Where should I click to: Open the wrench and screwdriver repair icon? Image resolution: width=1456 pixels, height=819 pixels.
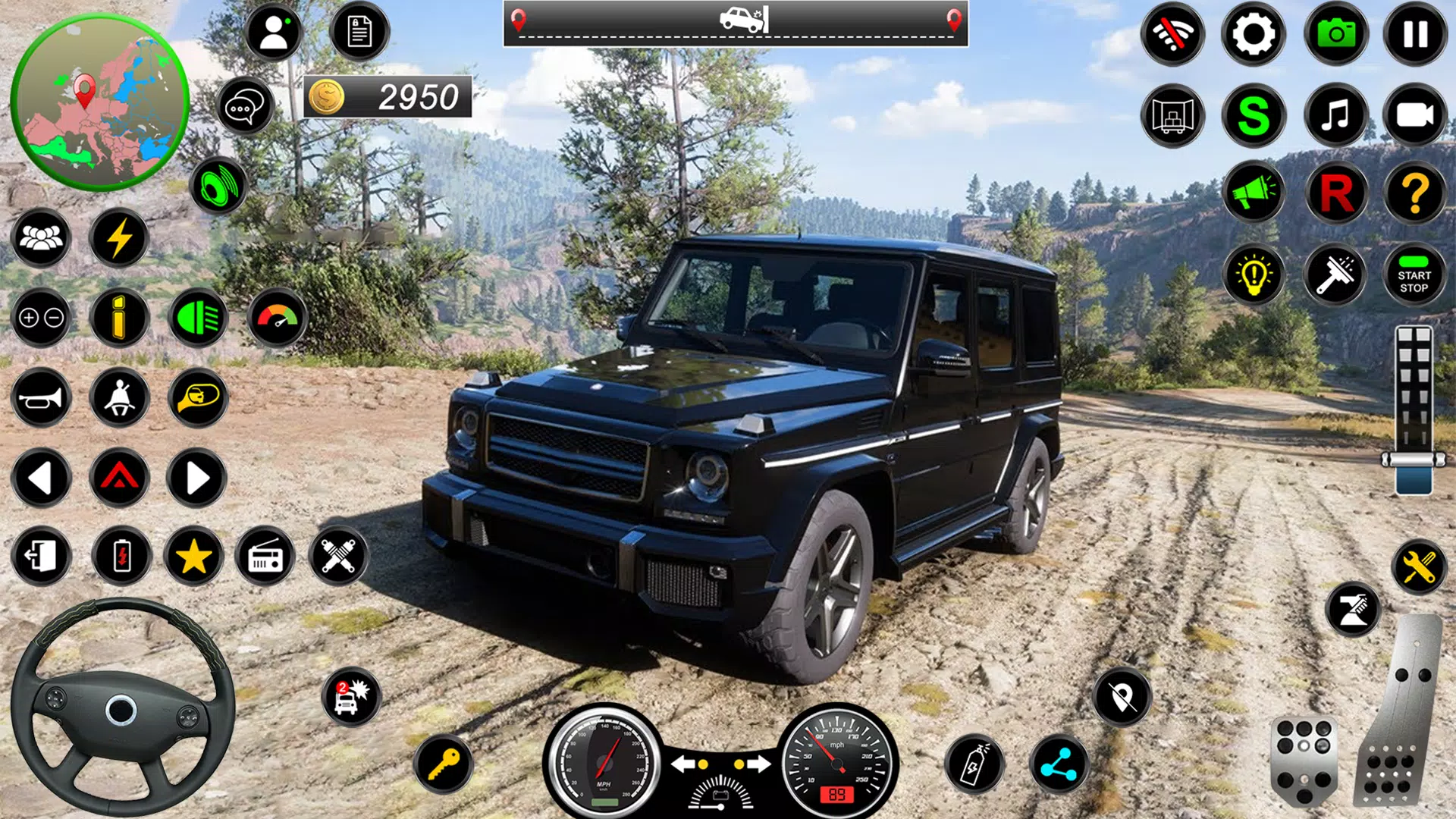(x=1419, y=566)
